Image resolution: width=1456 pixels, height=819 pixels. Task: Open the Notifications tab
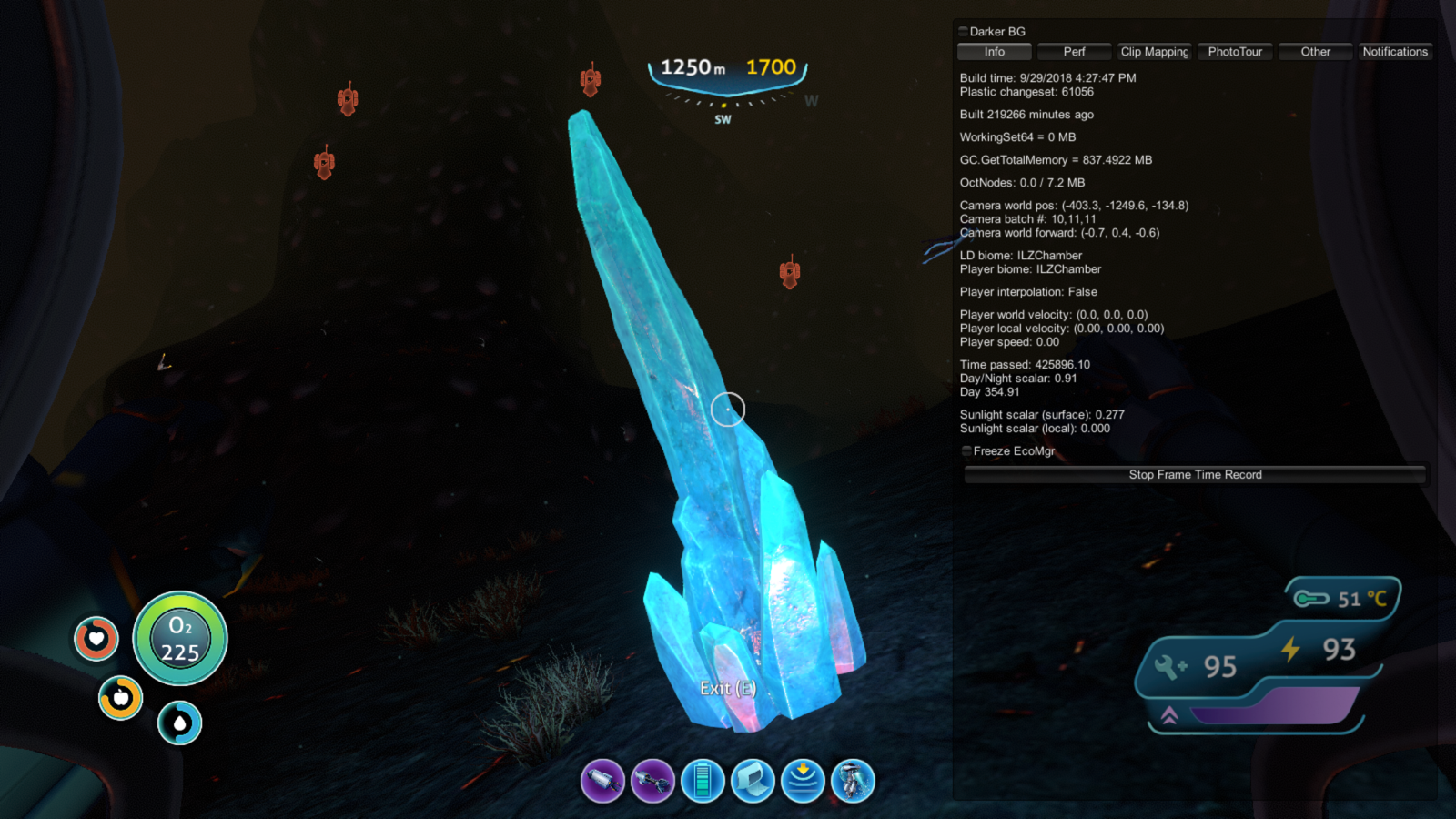pos(1395,52)
